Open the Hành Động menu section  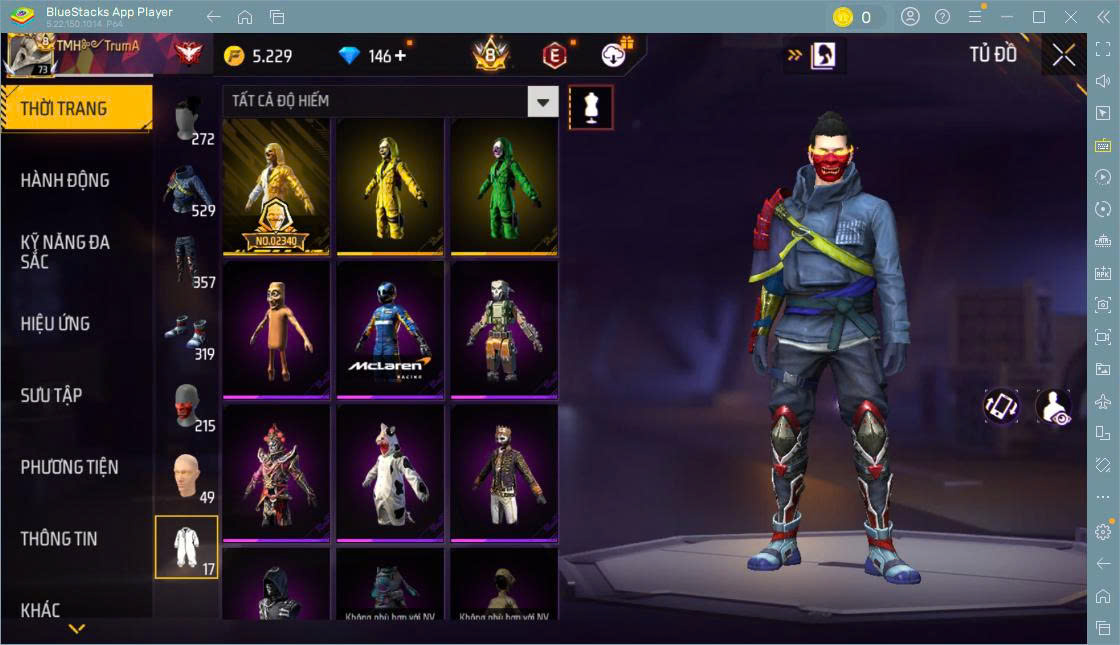pyautogui.click(x=66, y=181)
